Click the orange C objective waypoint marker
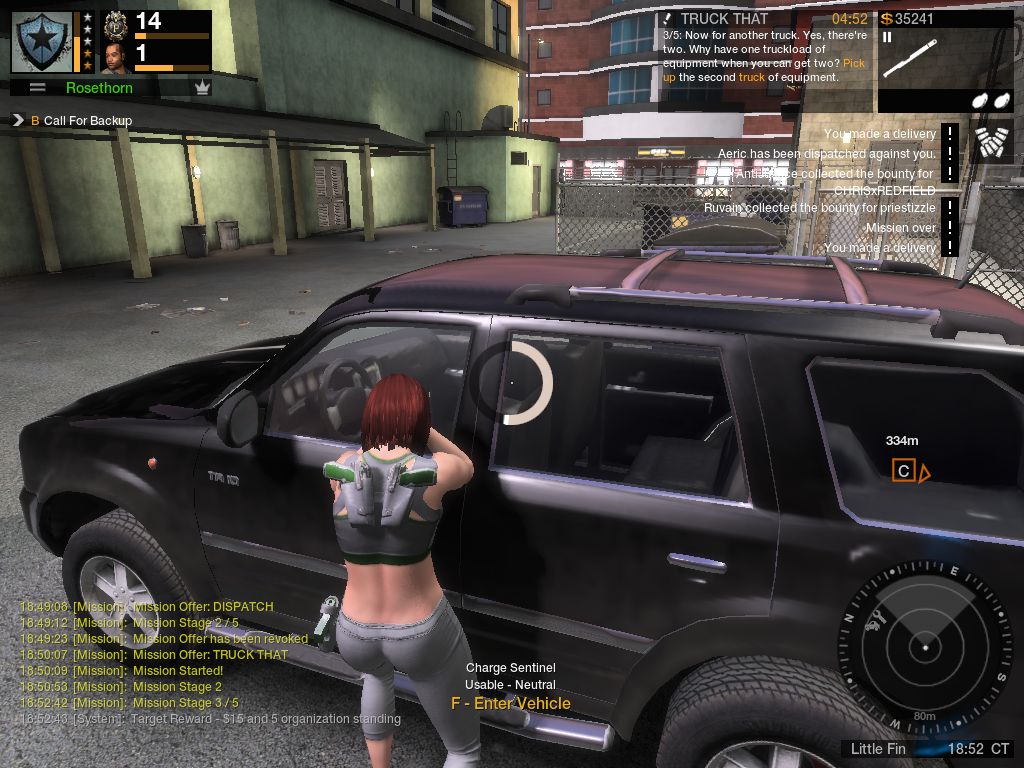The height and width of the screenshot is (768, 1024). coord(903,471)
